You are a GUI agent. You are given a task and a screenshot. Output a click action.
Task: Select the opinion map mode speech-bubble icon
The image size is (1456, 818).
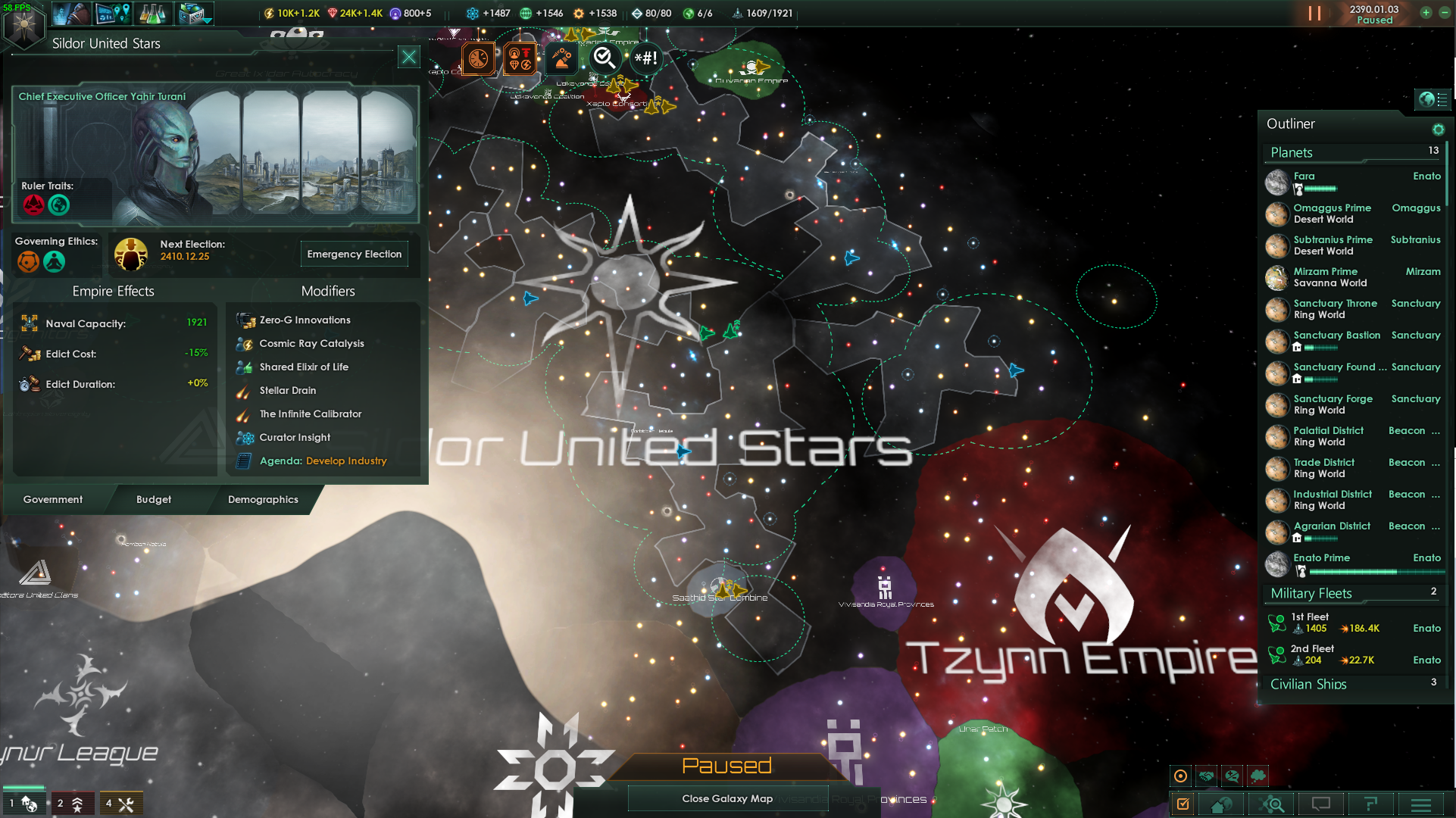[1233, 776]
